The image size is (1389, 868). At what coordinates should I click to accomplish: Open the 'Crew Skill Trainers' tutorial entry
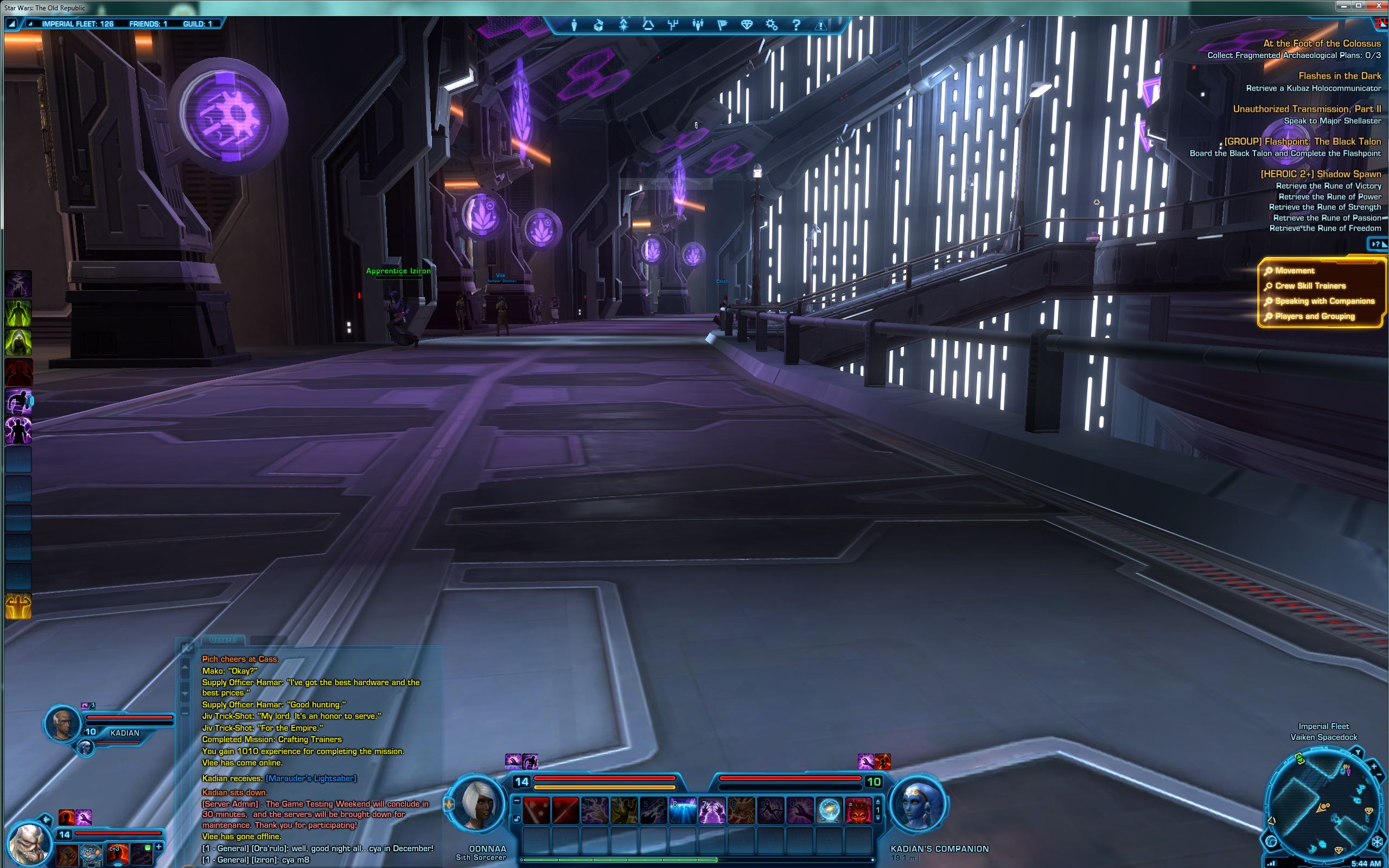coord(1310,286)
